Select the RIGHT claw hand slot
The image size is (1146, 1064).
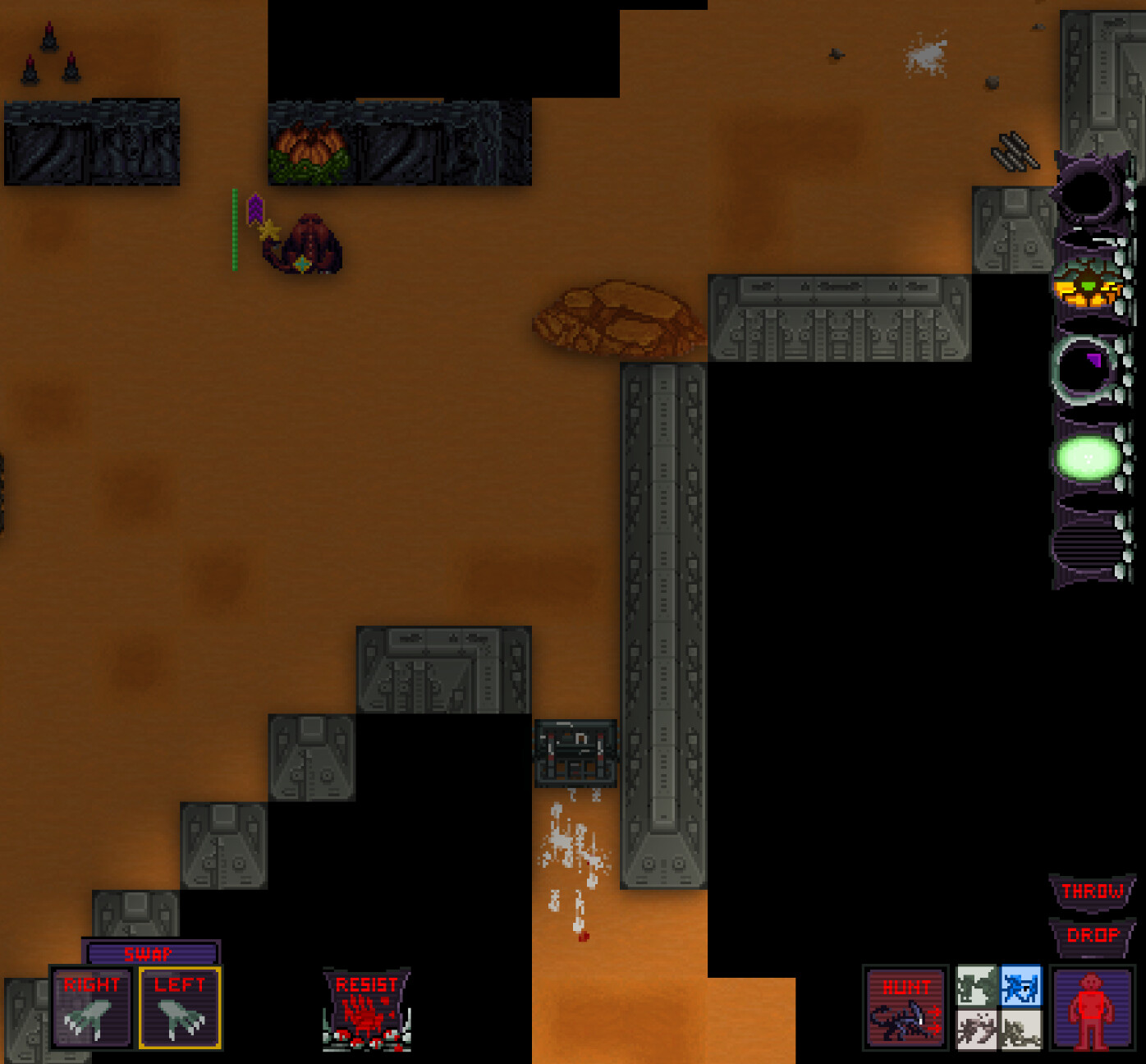click(91, 1008)
